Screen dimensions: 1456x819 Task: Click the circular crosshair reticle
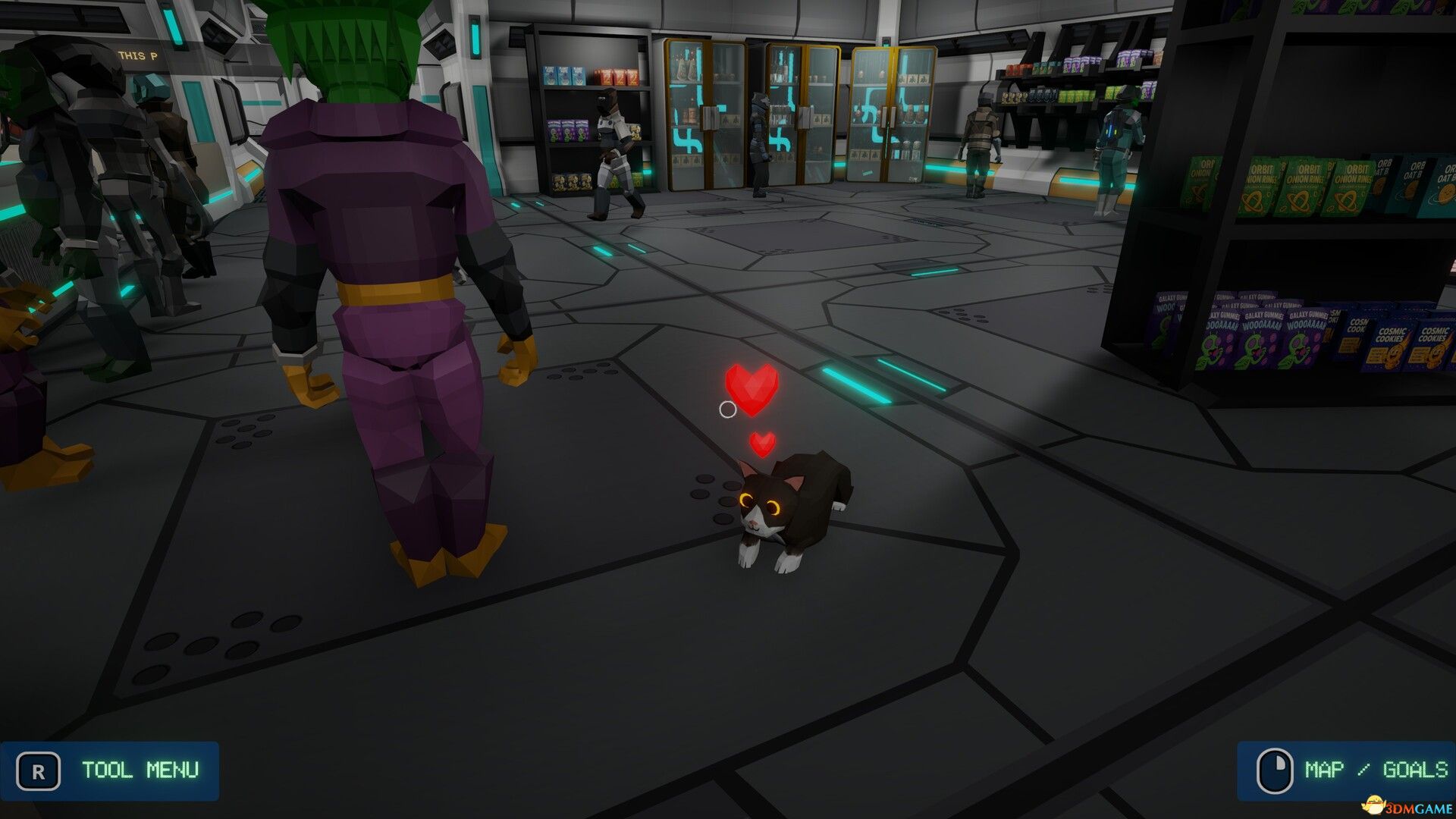coord(729,410)
